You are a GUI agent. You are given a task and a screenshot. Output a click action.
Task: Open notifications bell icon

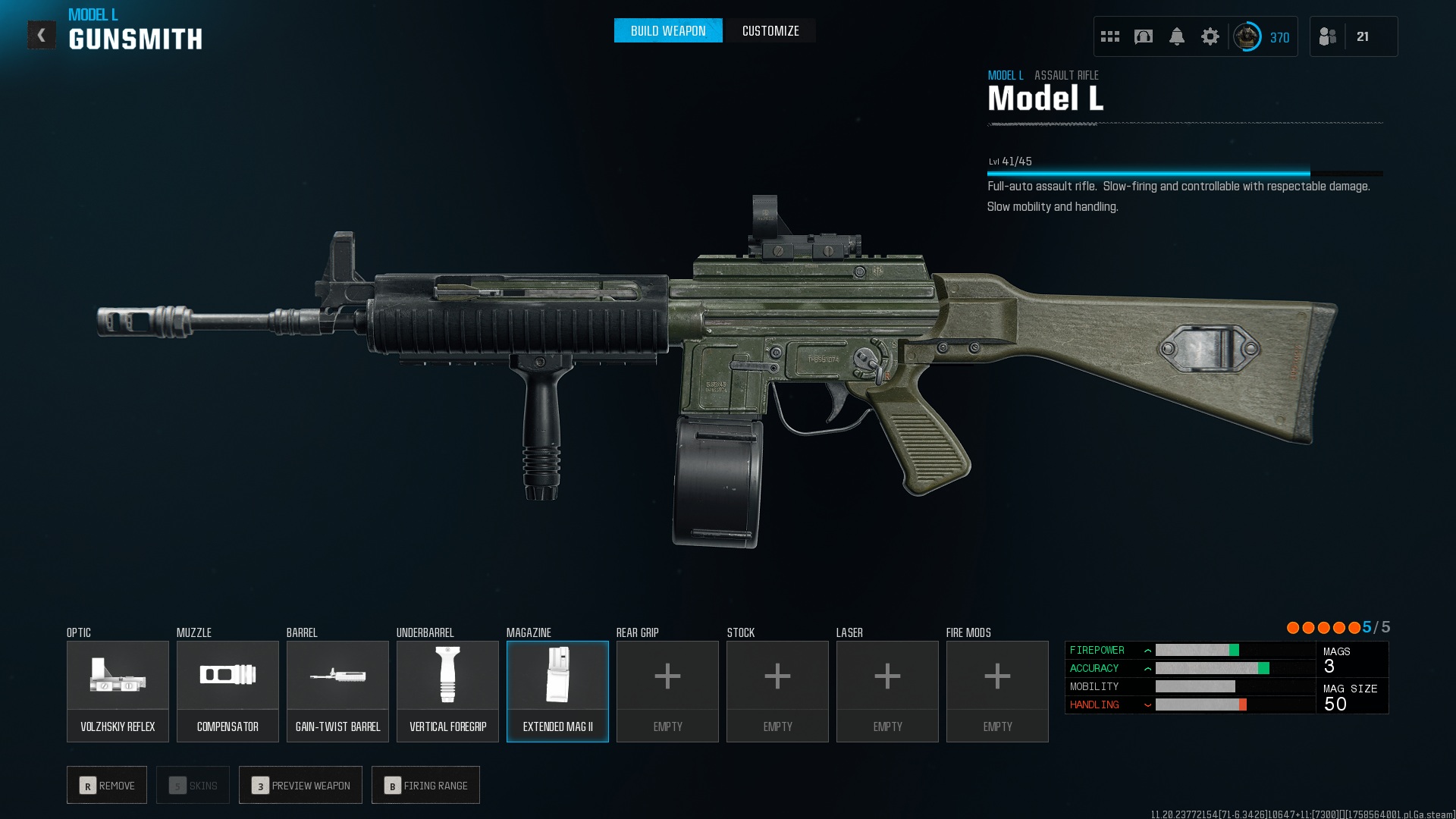(x=1176, y=36)
